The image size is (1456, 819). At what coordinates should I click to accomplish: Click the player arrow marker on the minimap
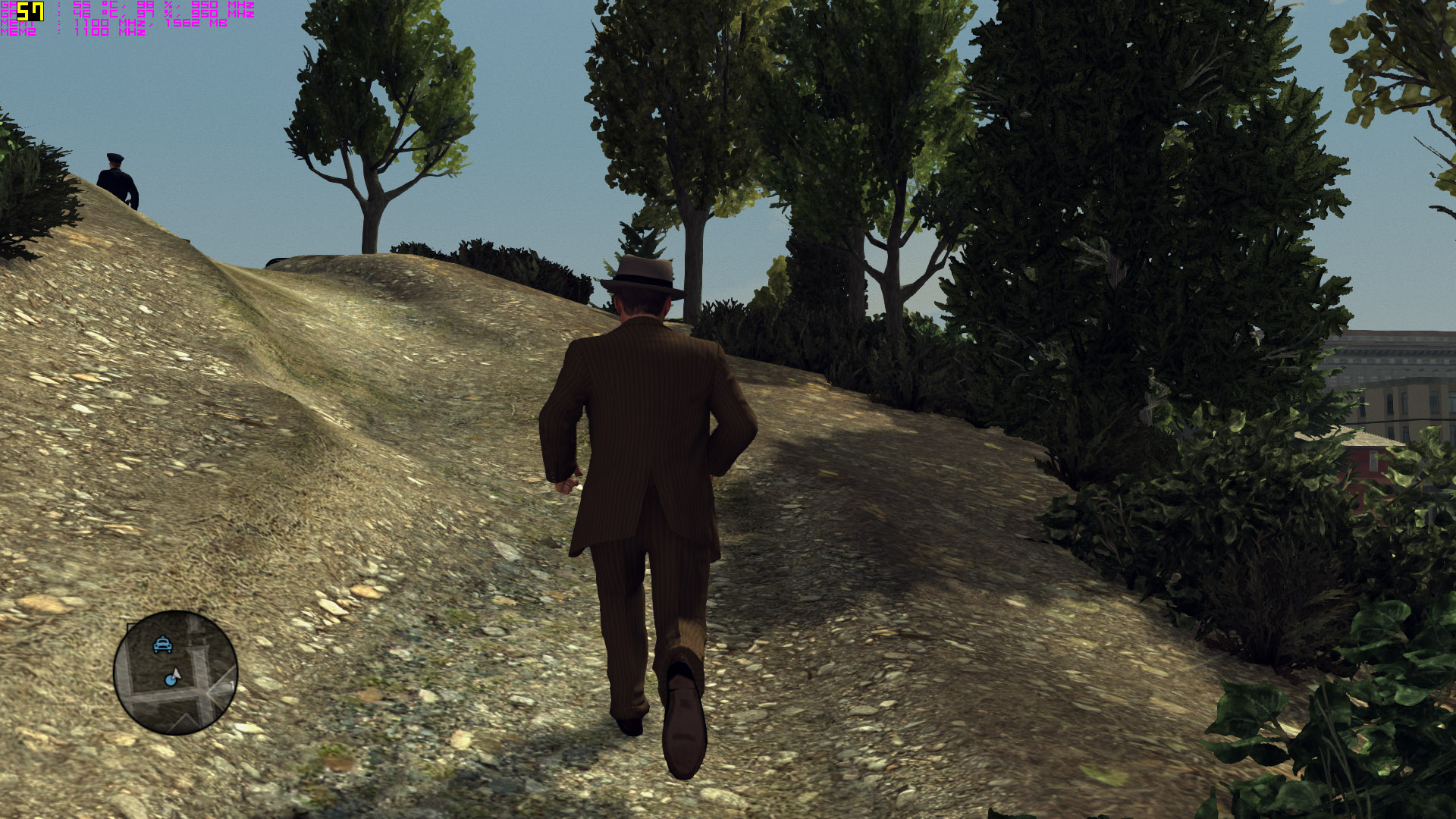coord(176,673)
